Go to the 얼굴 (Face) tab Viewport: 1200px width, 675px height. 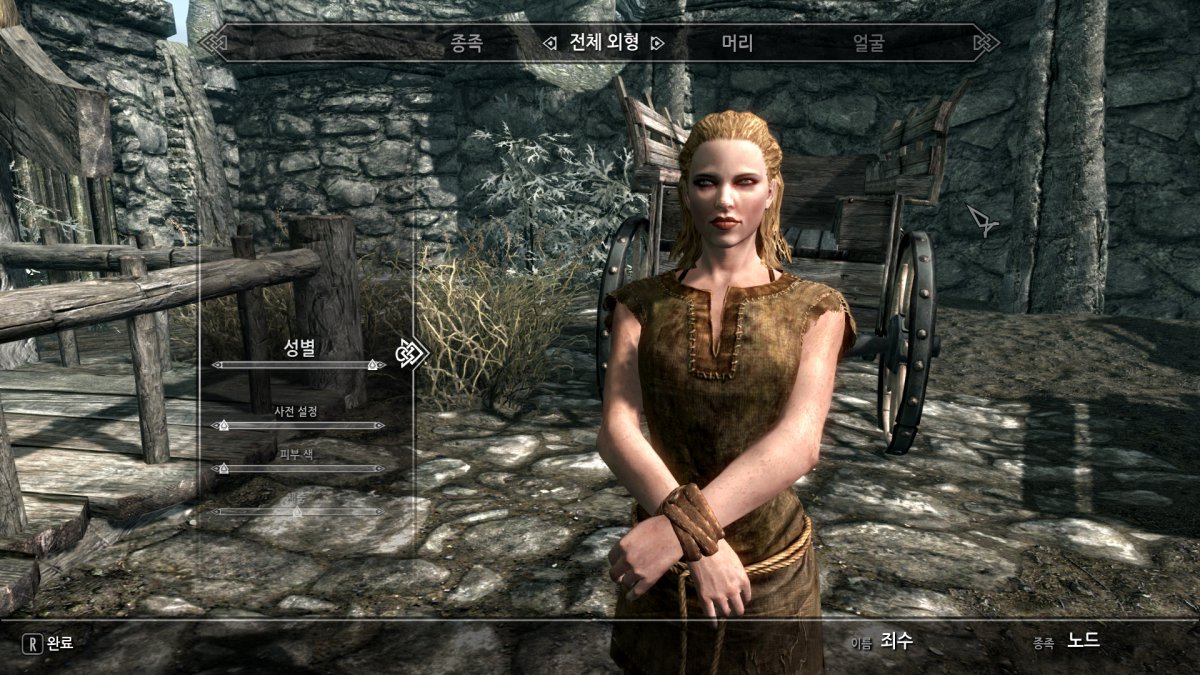[868, 44]
